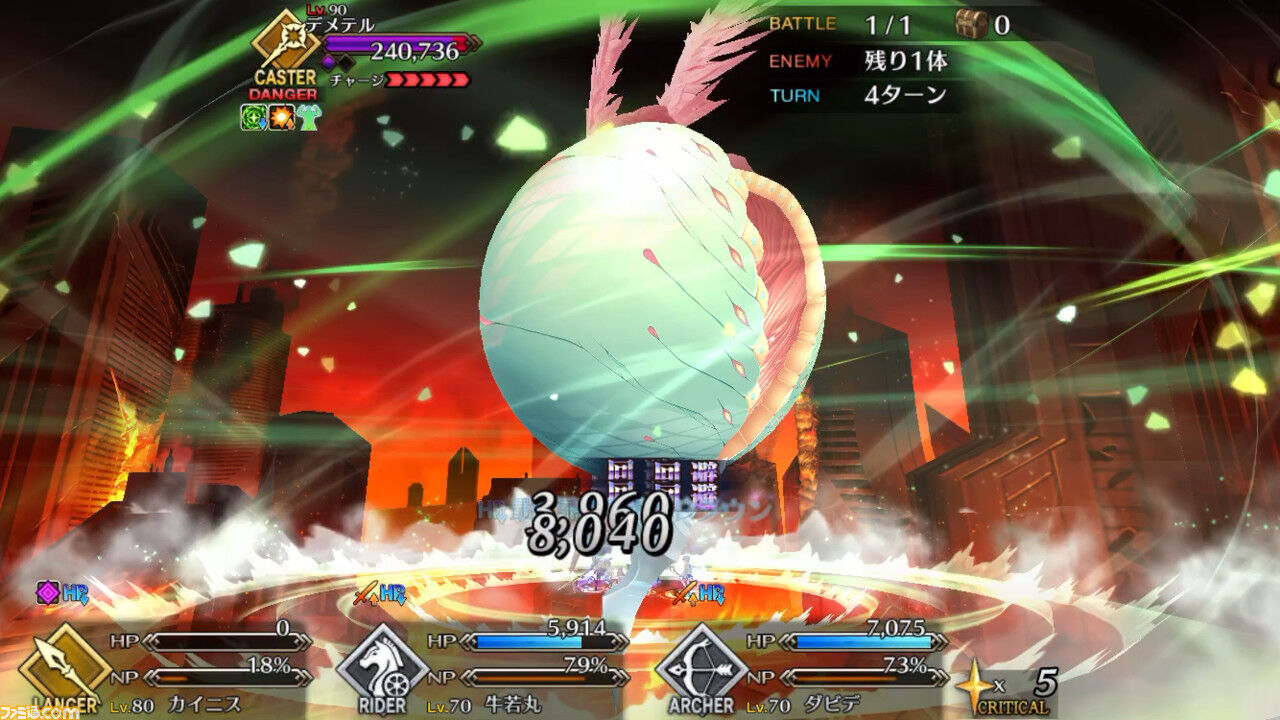Tap the green plant buff icon on the enemy

307,116
